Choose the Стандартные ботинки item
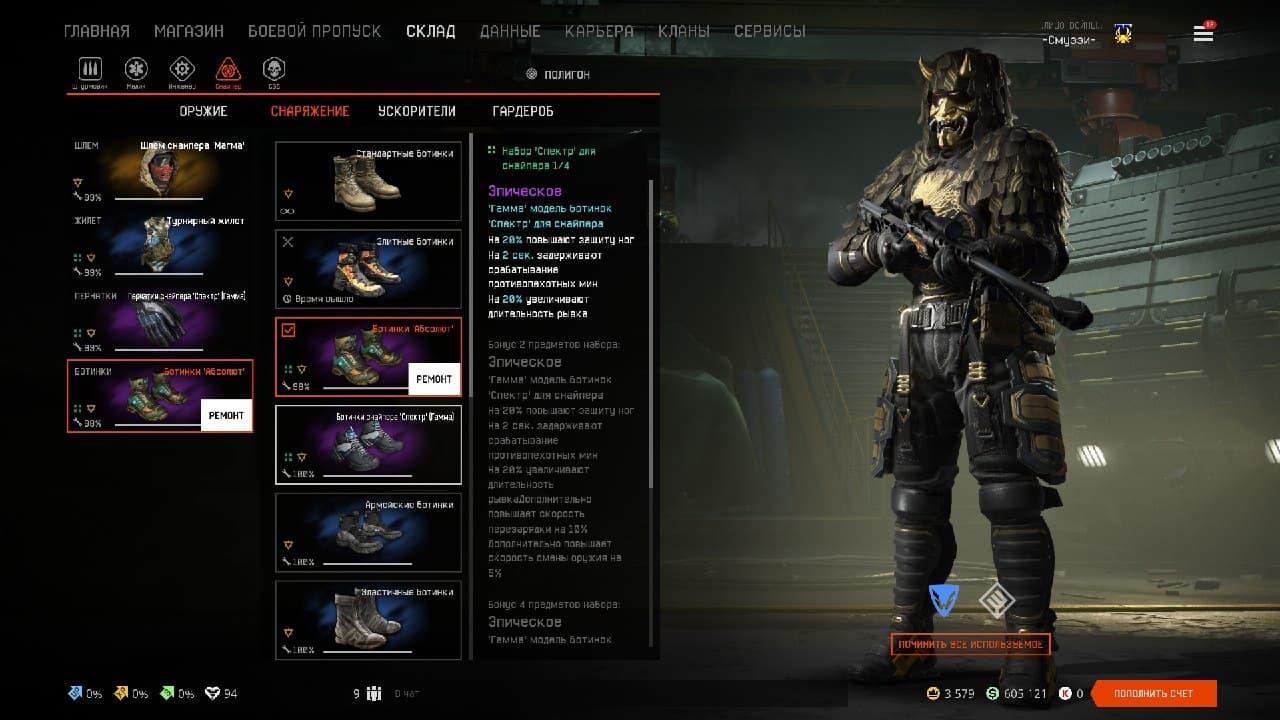 pos(368,181)
